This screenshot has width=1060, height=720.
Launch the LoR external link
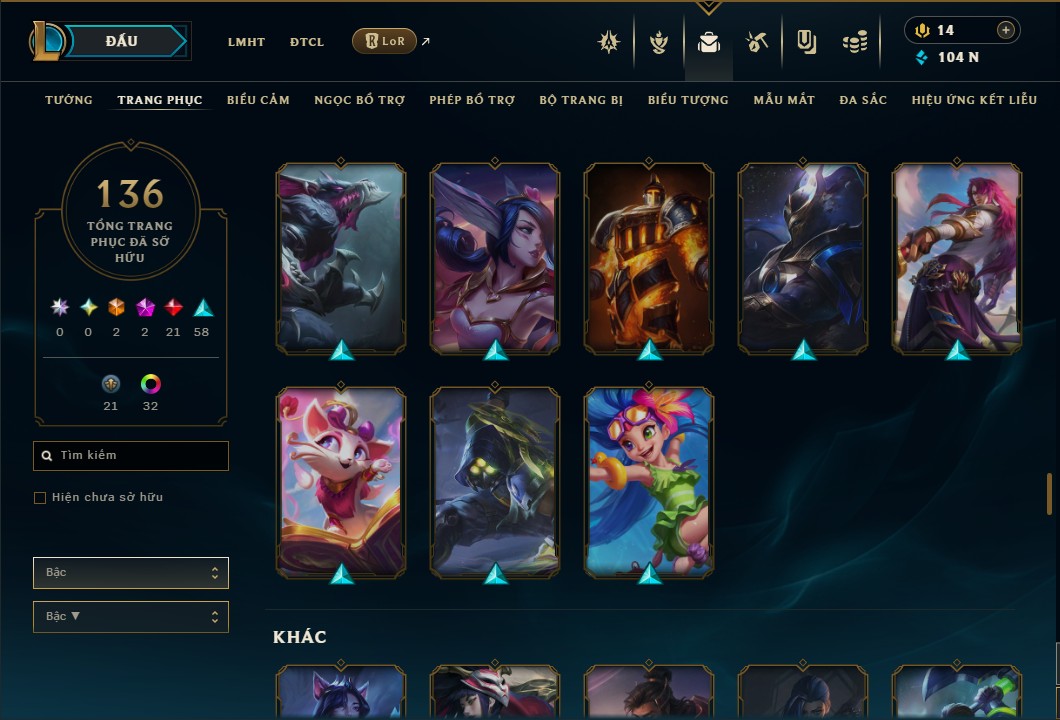click(x=385, y=41)
